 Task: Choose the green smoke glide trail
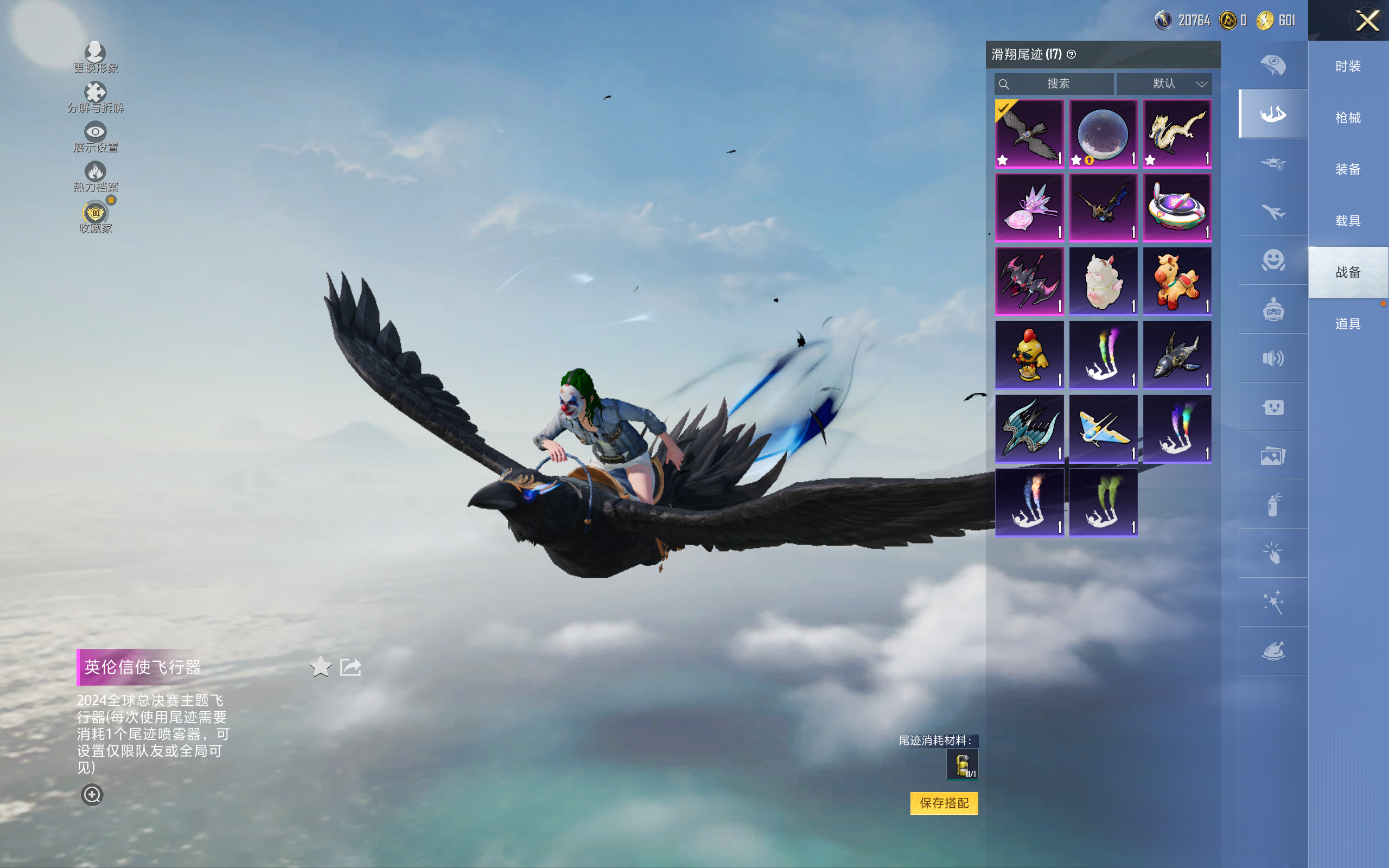pyautogui.click(x=1103, y=502)
